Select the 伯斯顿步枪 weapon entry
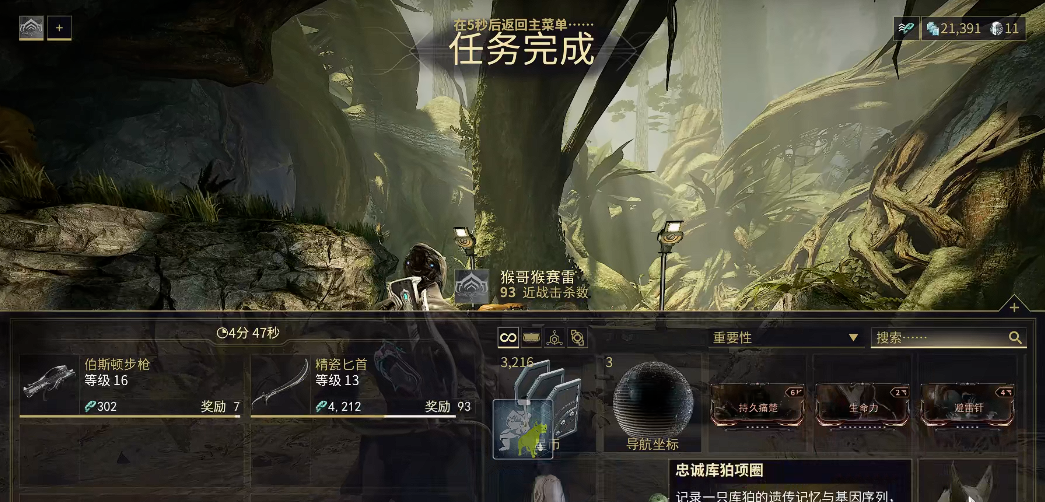Image resolution: width=1045 pixels, height=502 pixels. pos(130,385)
